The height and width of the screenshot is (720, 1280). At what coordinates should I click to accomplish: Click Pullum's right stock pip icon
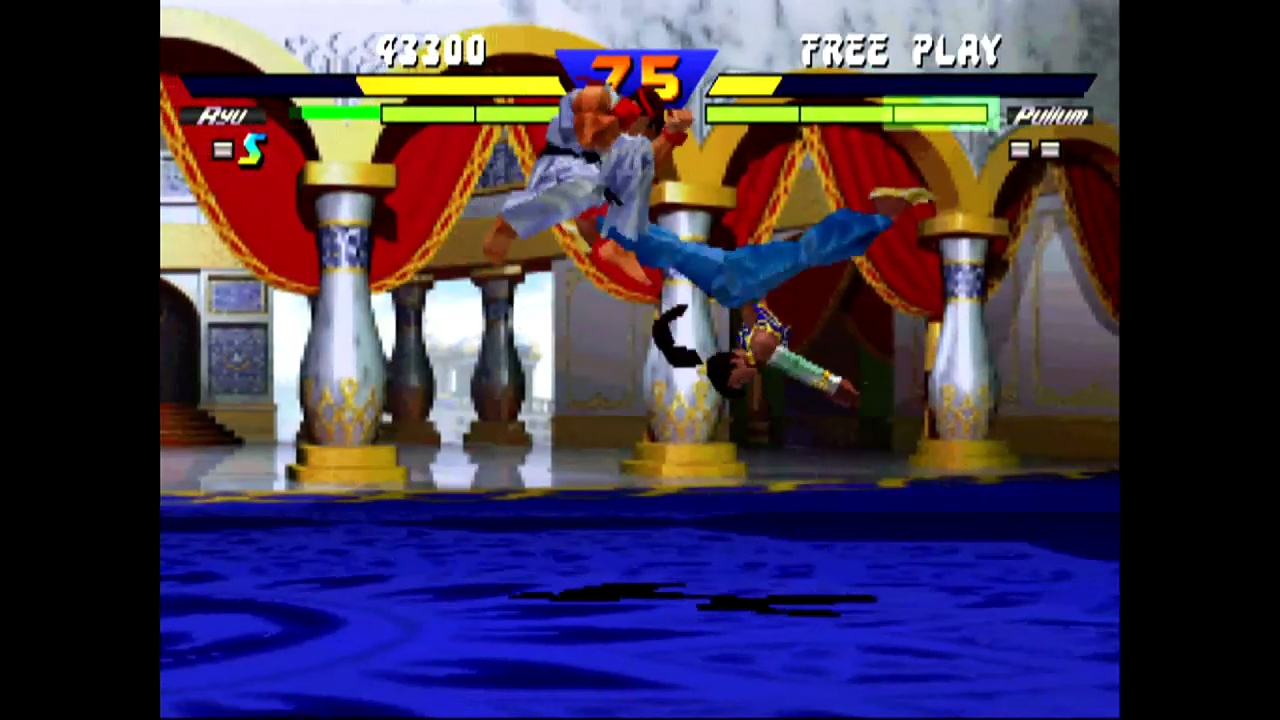[x=1050, y=148]
